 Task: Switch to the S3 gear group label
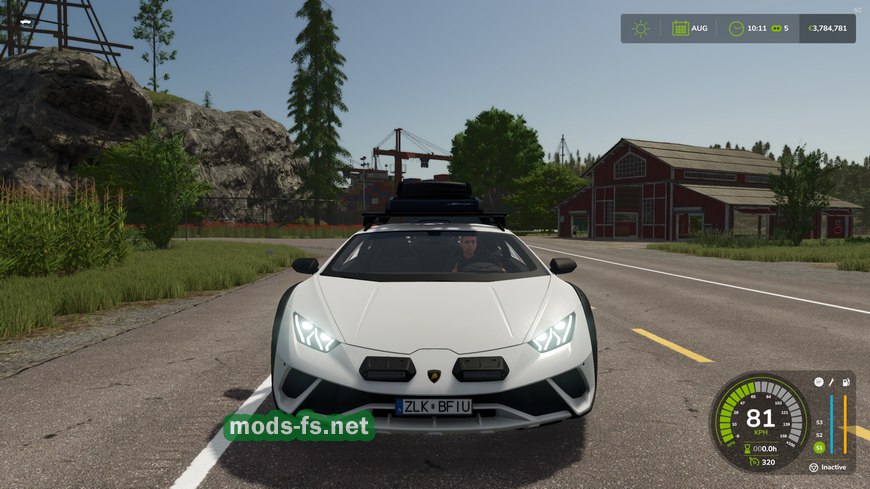click(819, 421)
